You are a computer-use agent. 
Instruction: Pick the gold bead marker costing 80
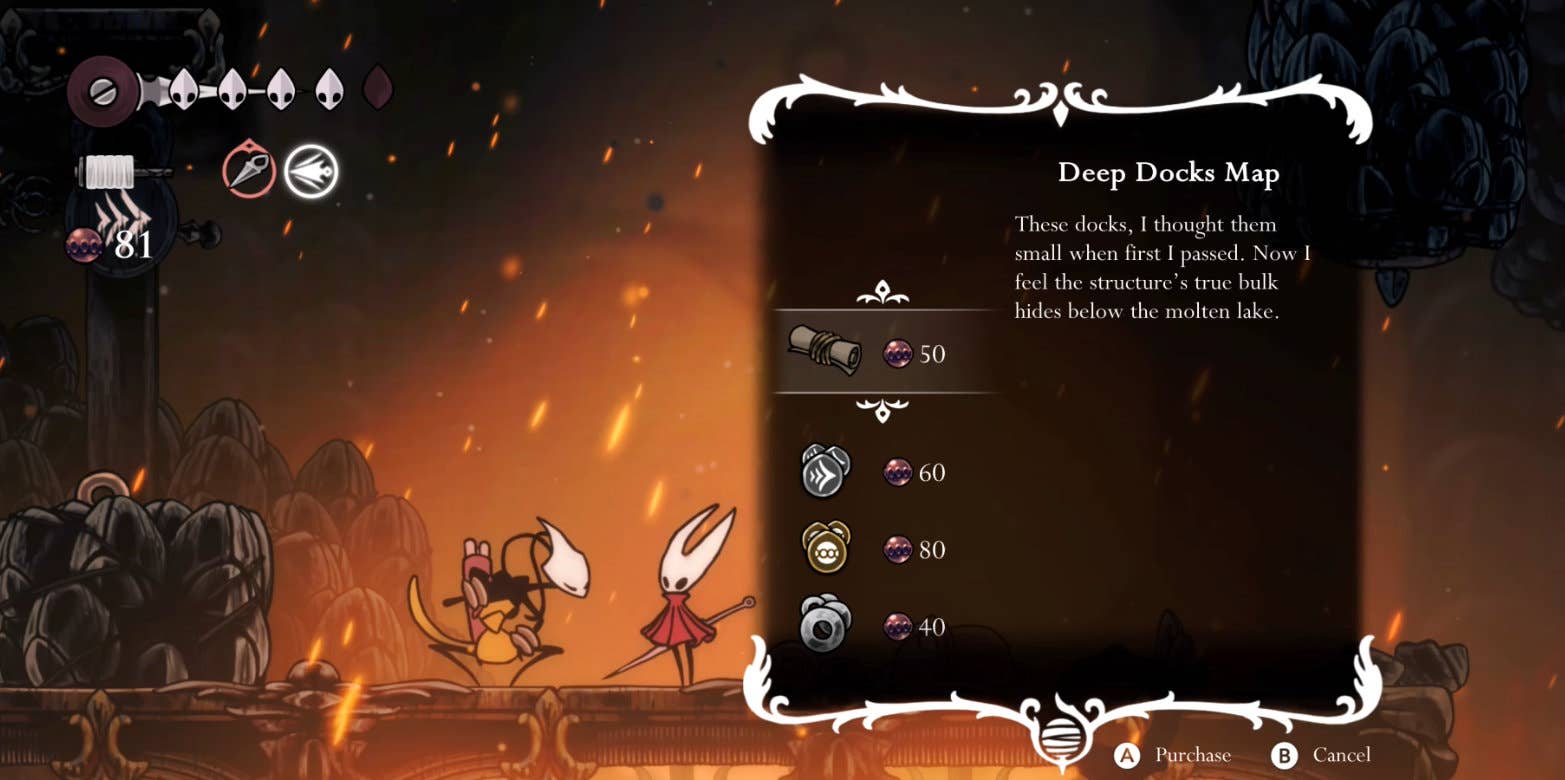click(x=825, y=548)
